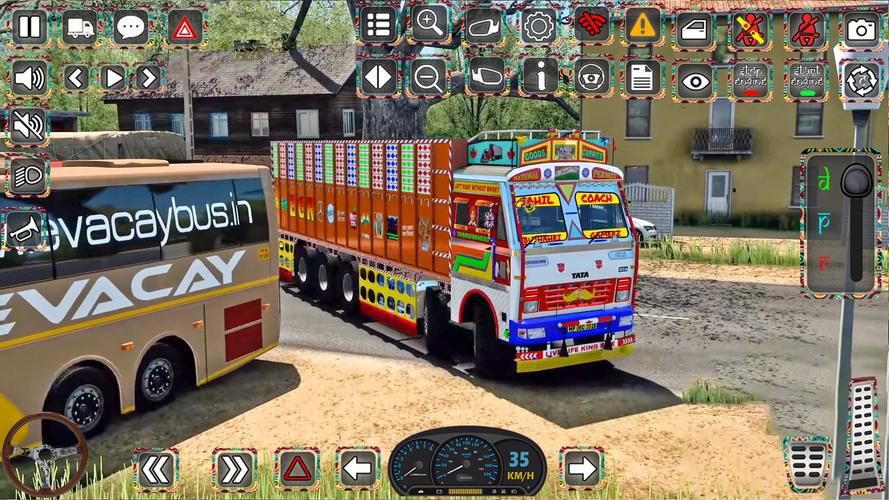Tap the Stop Engine button
This screenshot has width=889, height=500.
pyautogui.click(x=750, y=81)
